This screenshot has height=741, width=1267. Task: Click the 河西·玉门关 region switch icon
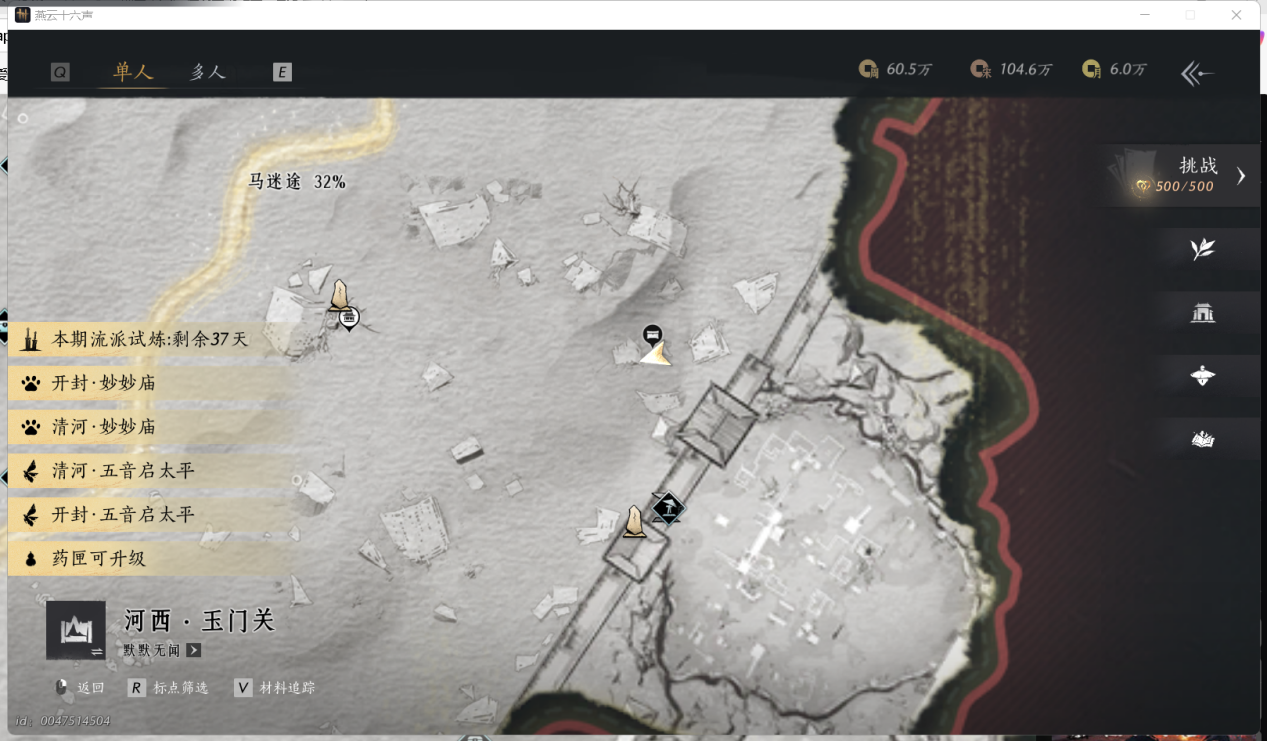coord(76,630)
